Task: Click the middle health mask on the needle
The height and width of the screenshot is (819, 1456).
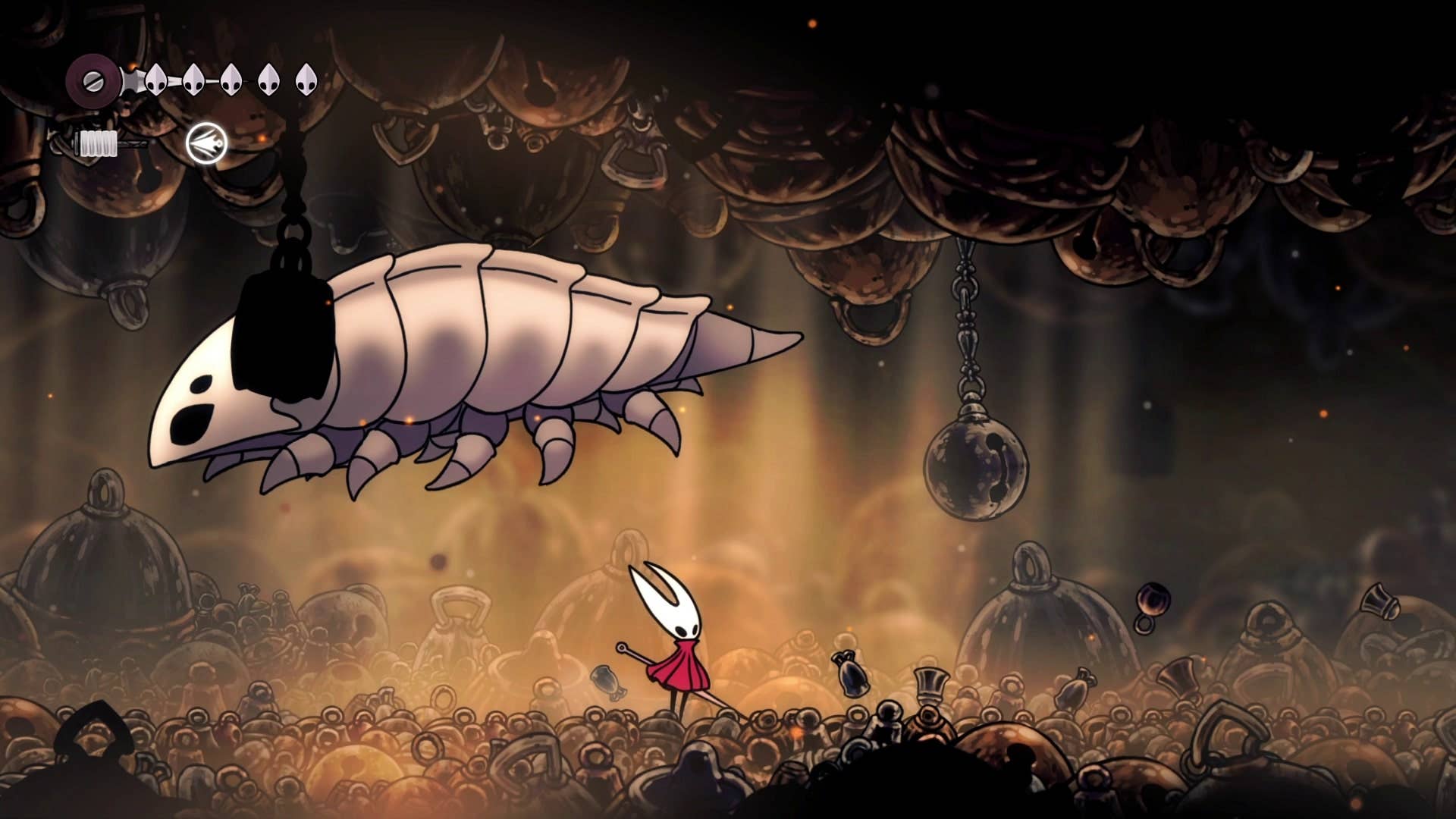Action: 231,80
